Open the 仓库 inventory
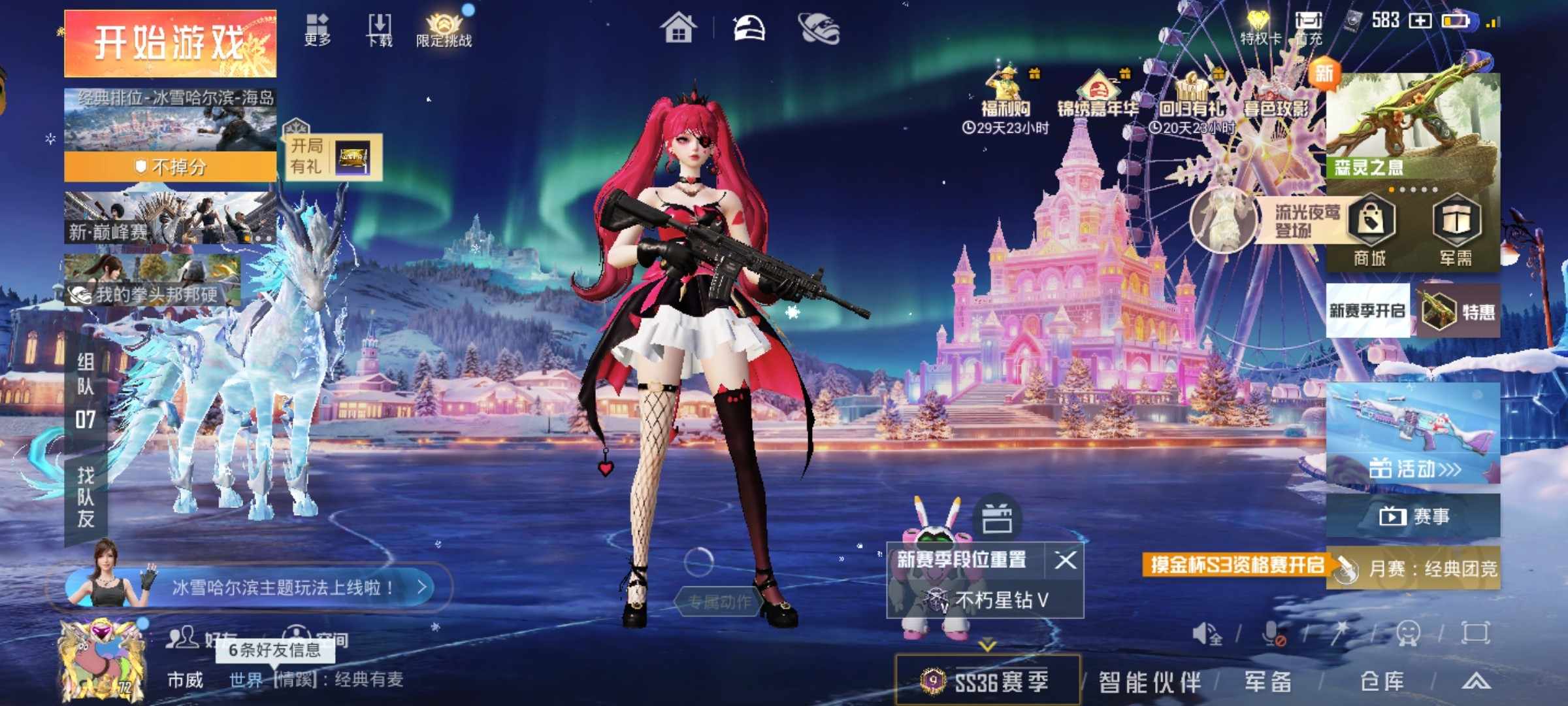 coord(1382,682)
